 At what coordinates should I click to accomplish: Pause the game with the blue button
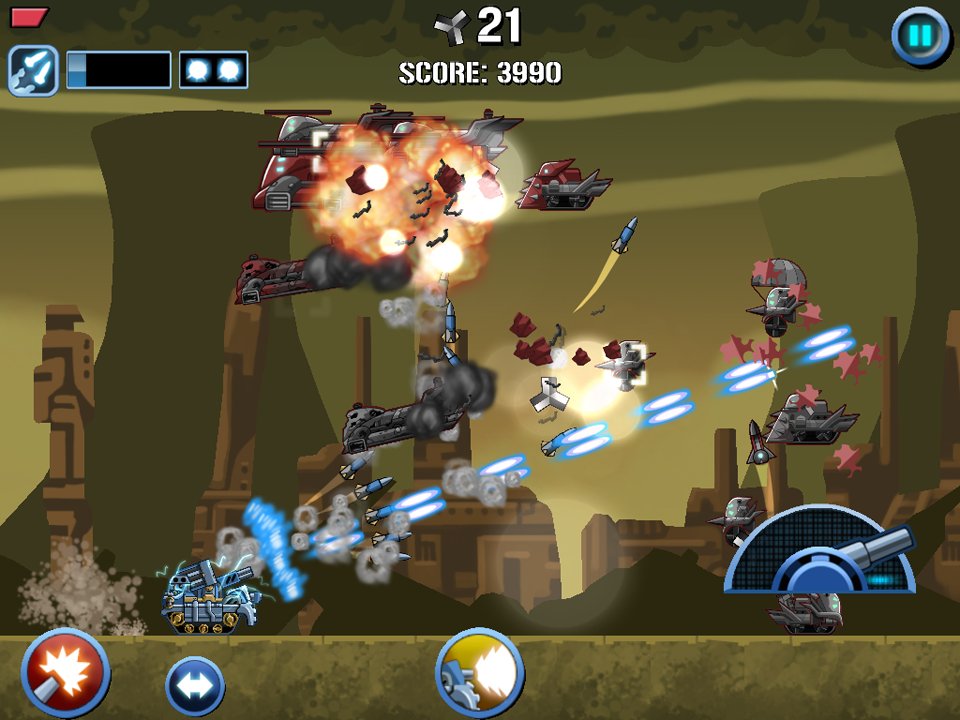(x=920, y=37)
